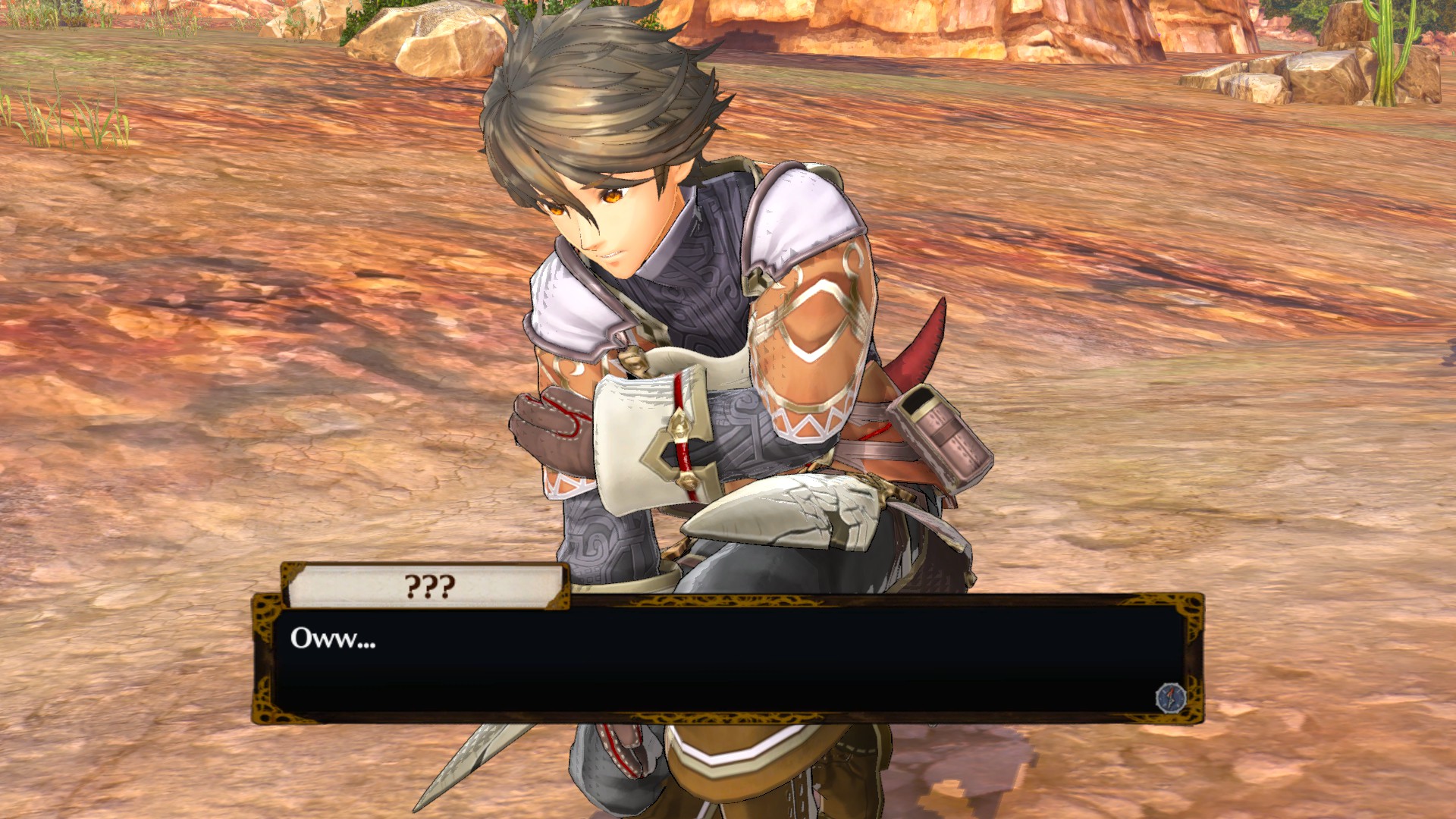The height and width of the screenshot is (819, 1456).
Task: Click the red strap buckle on the chest armor
Action: coord(679,425)
